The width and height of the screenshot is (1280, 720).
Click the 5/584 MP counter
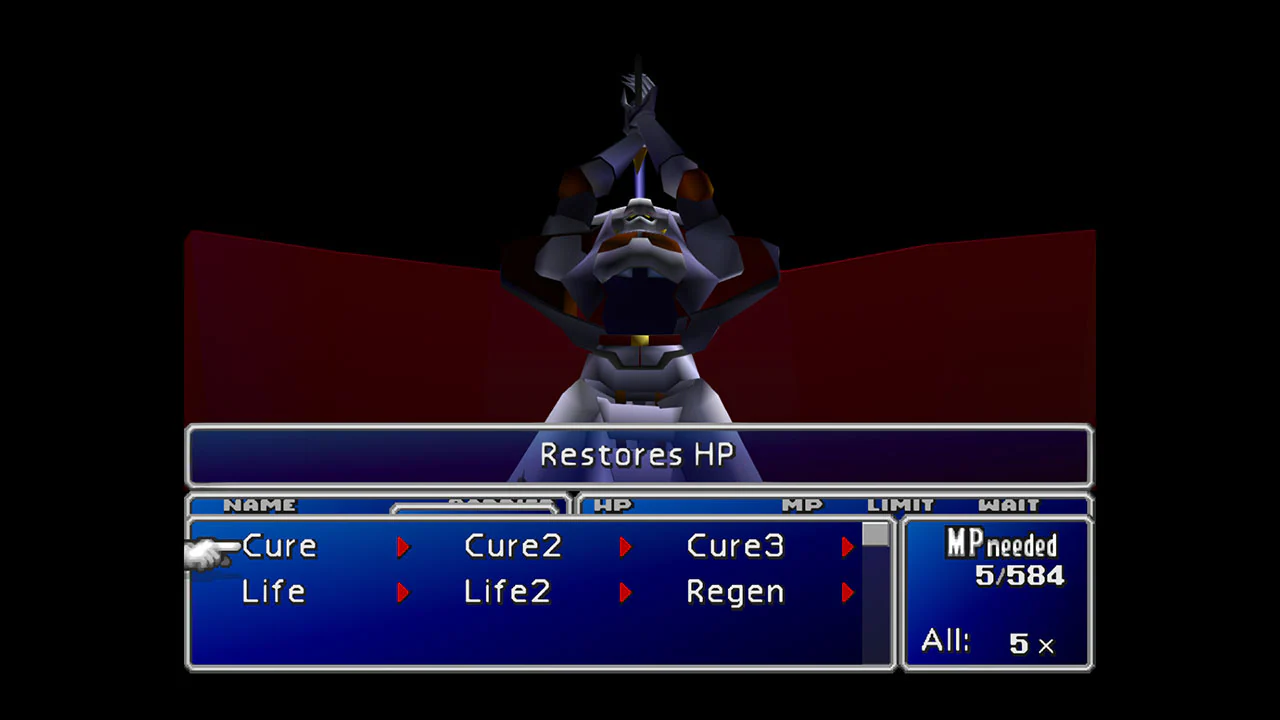pyautogui.click(x=1019, y=576)
